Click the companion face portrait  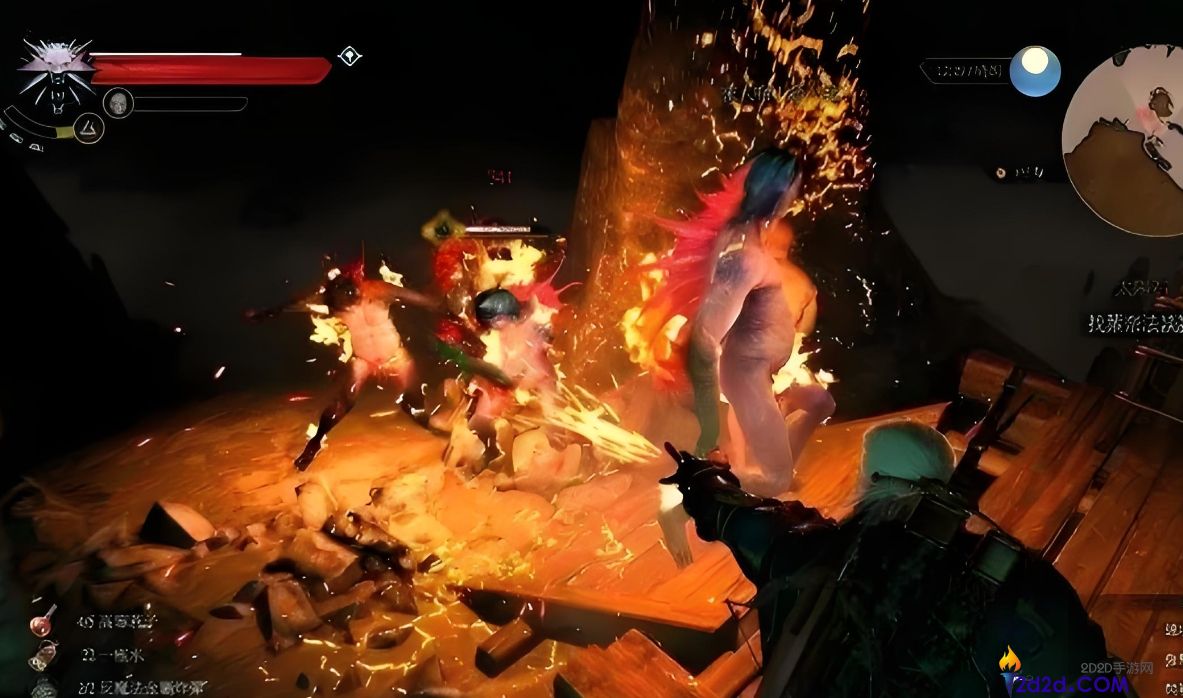click(118, 102)
